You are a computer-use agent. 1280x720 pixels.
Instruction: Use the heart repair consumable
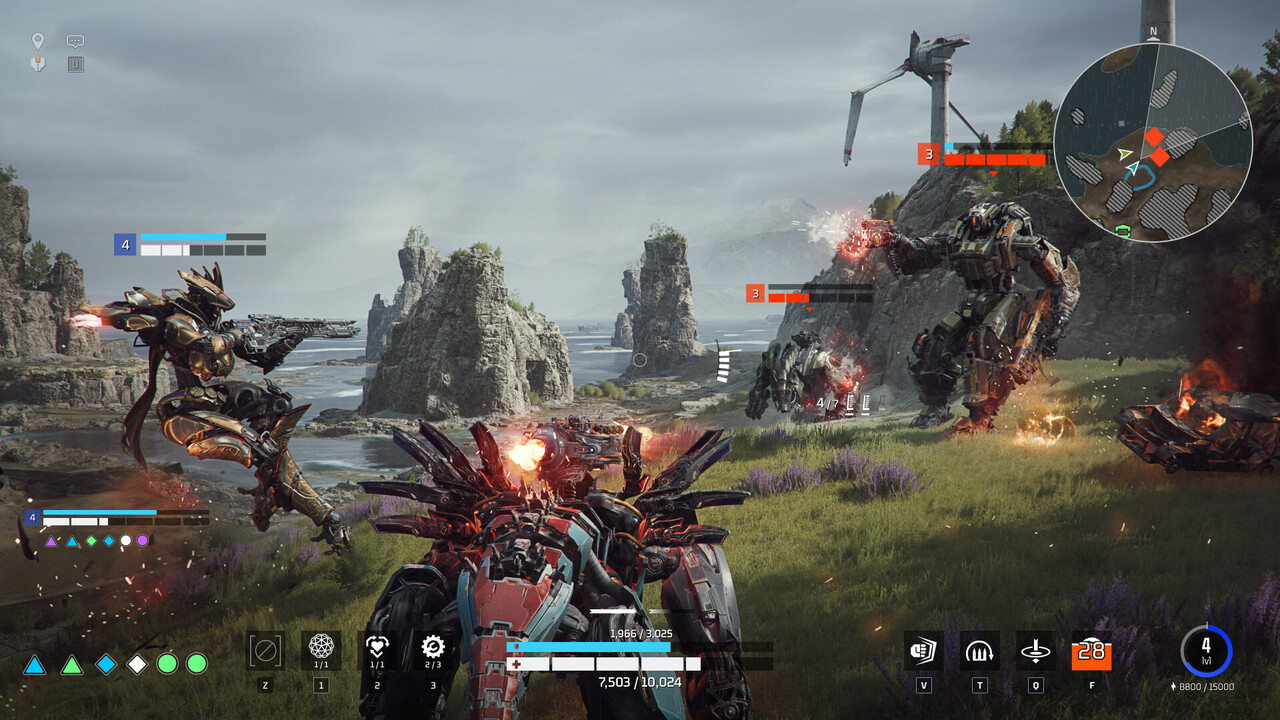[377, 648]
